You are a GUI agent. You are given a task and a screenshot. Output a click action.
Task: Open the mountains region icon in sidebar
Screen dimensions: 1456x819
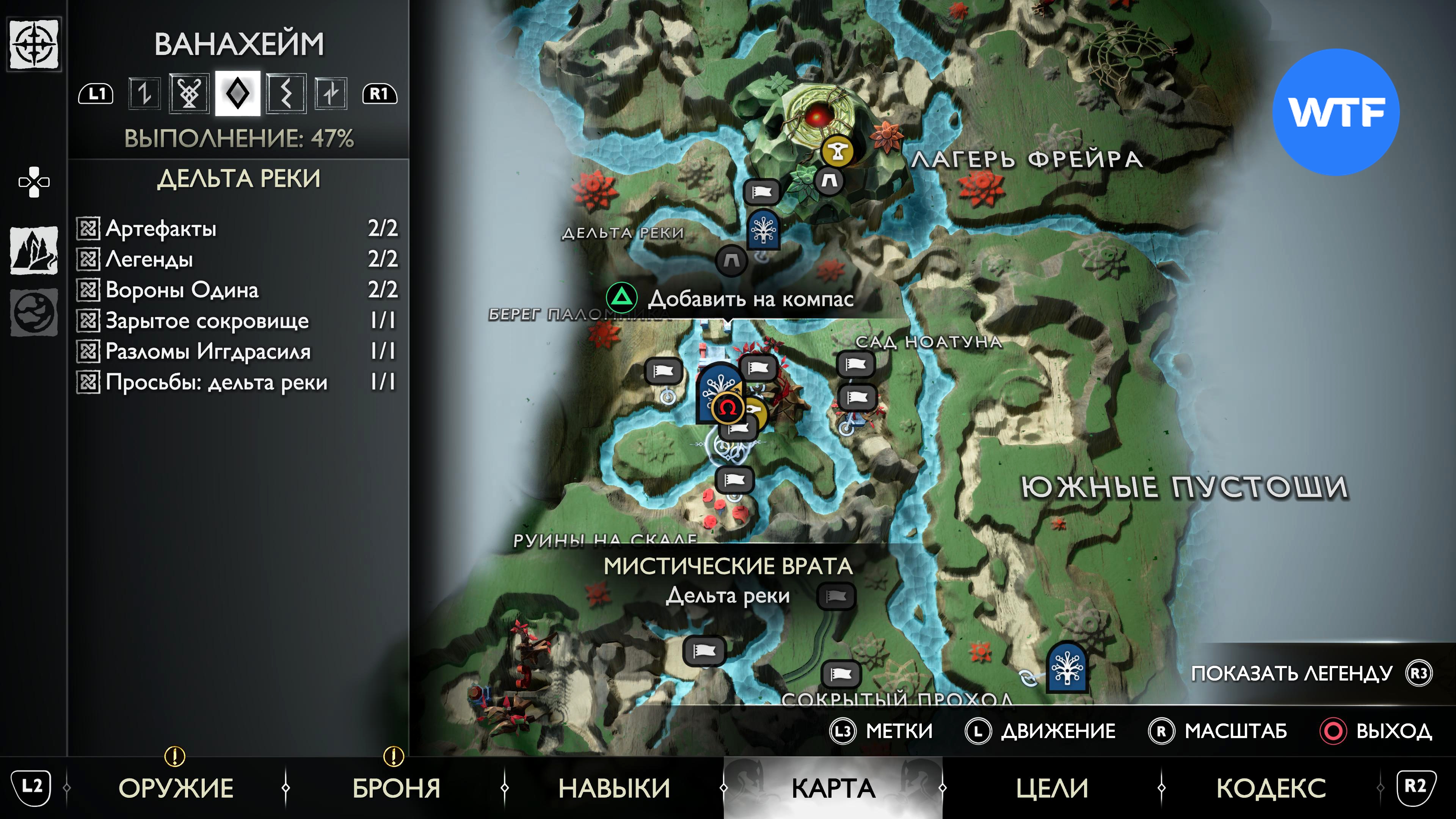click(34, 250)
